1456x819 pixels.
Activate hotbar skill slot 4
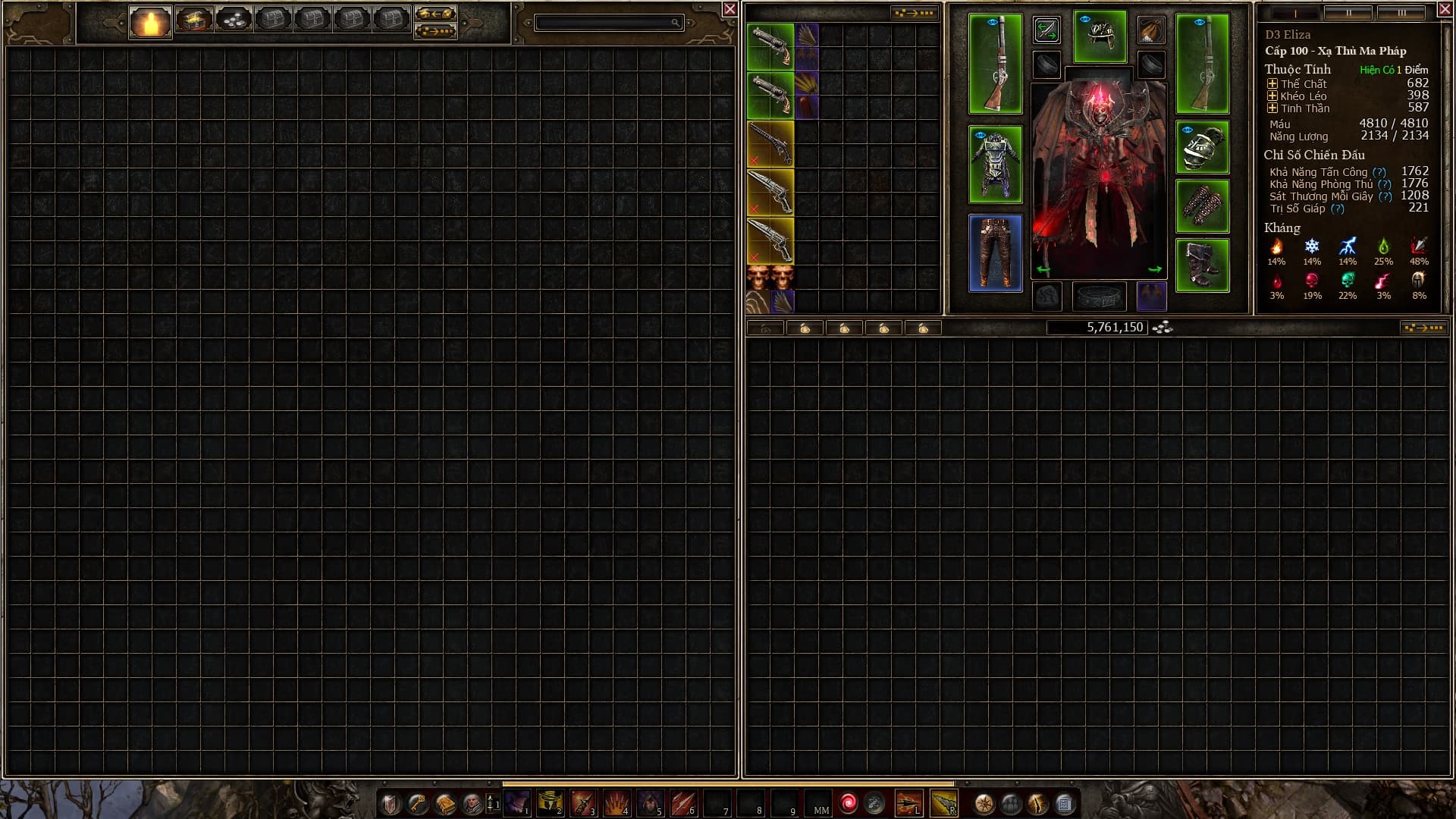point(617,803)
